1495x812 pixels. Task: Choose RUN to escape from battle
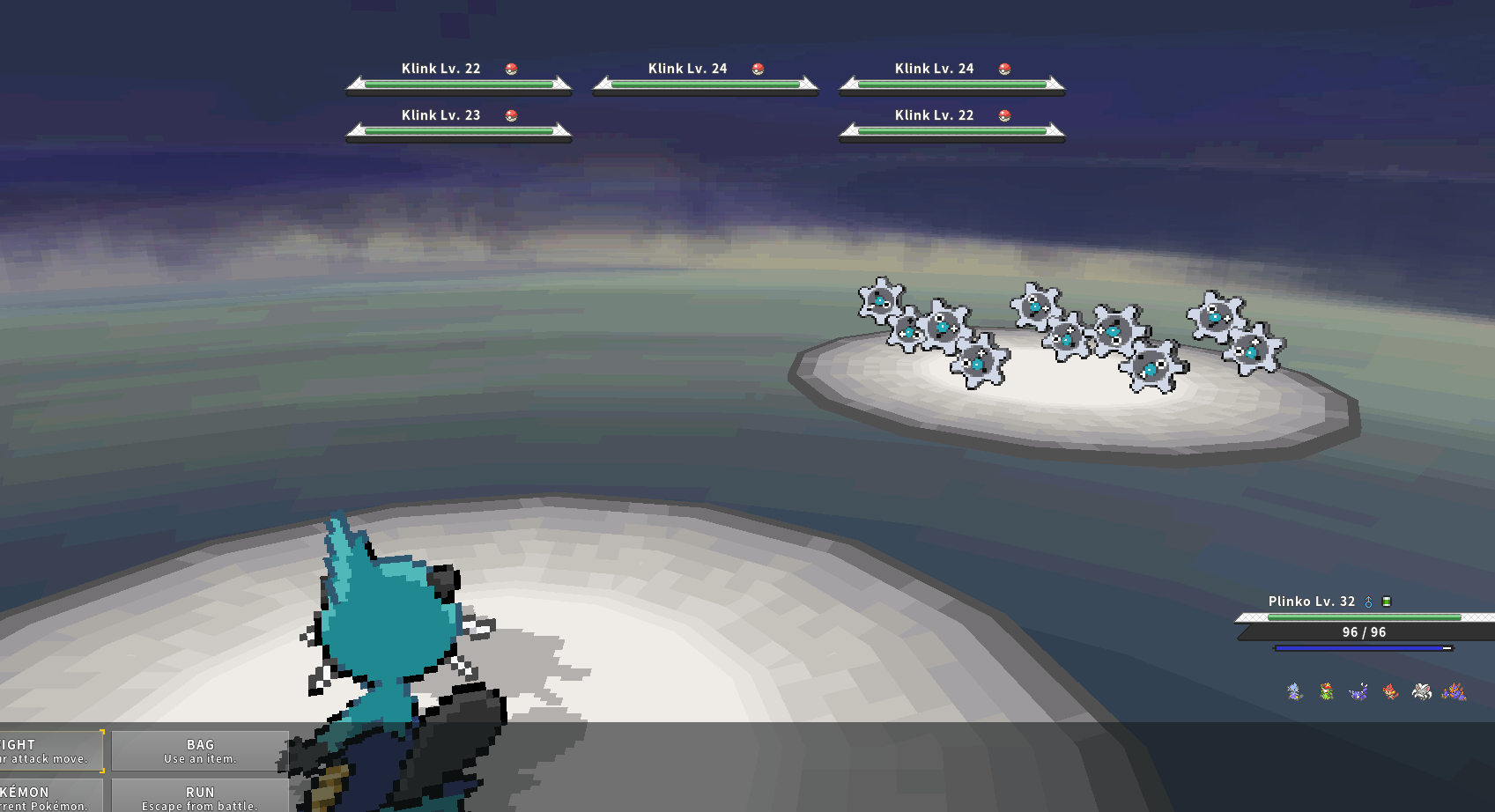pos(200,797)
